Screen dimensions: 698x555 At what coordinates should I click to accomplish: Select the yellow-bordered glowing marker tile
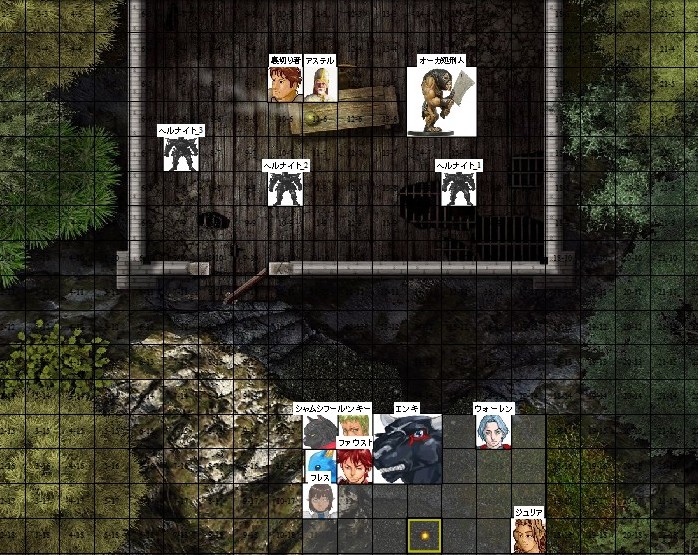point(424,535)
